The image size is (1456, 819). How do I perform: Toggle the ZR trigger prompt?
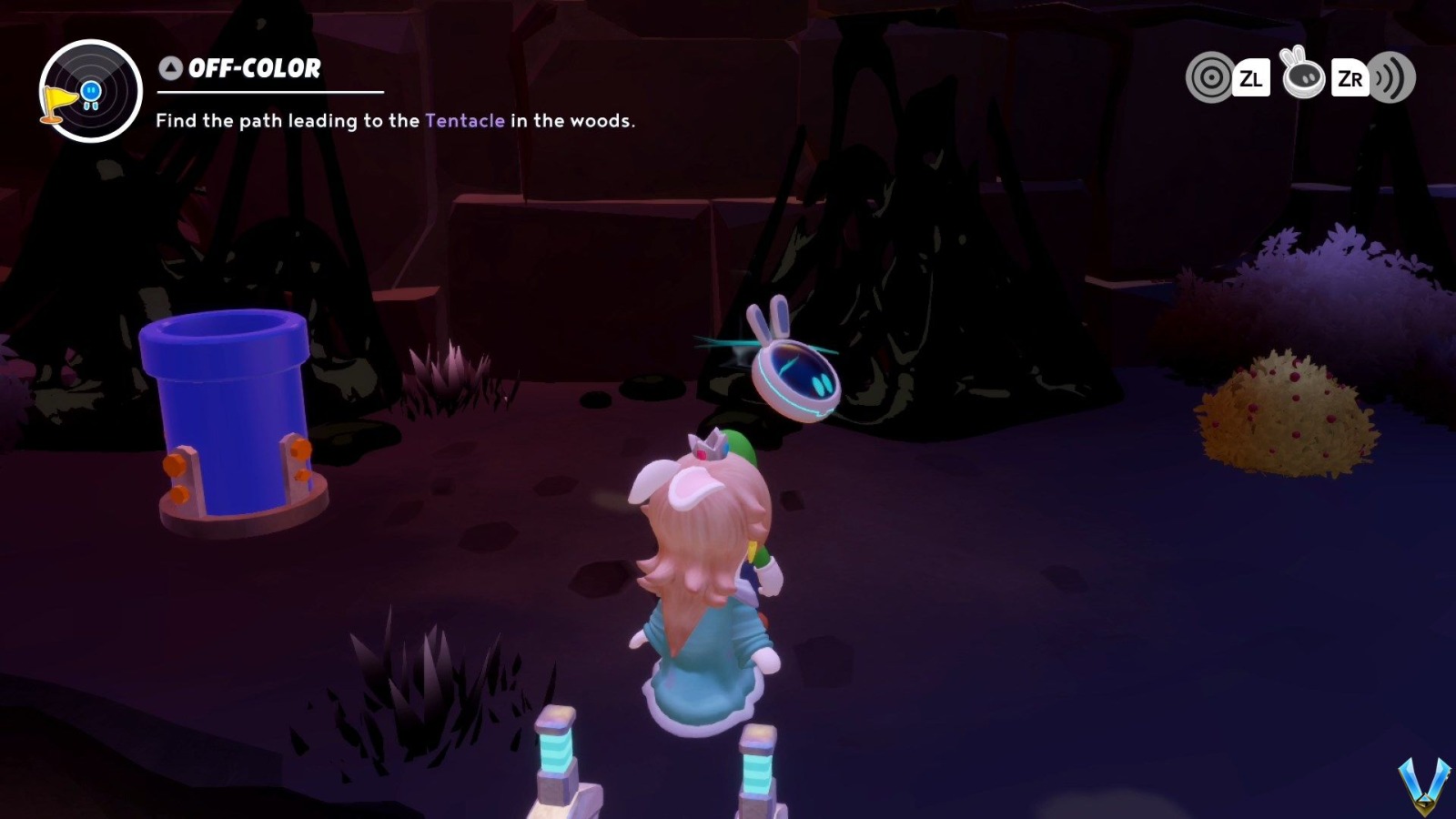pos(1351,78)
